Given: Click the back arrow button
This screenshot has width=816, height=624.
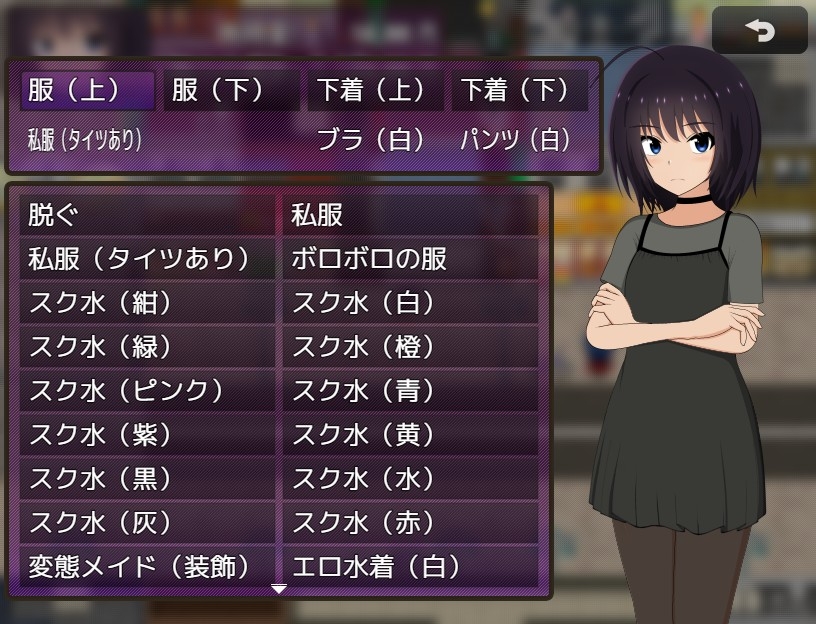Looking at the screenshot, I should coord(759,31).
